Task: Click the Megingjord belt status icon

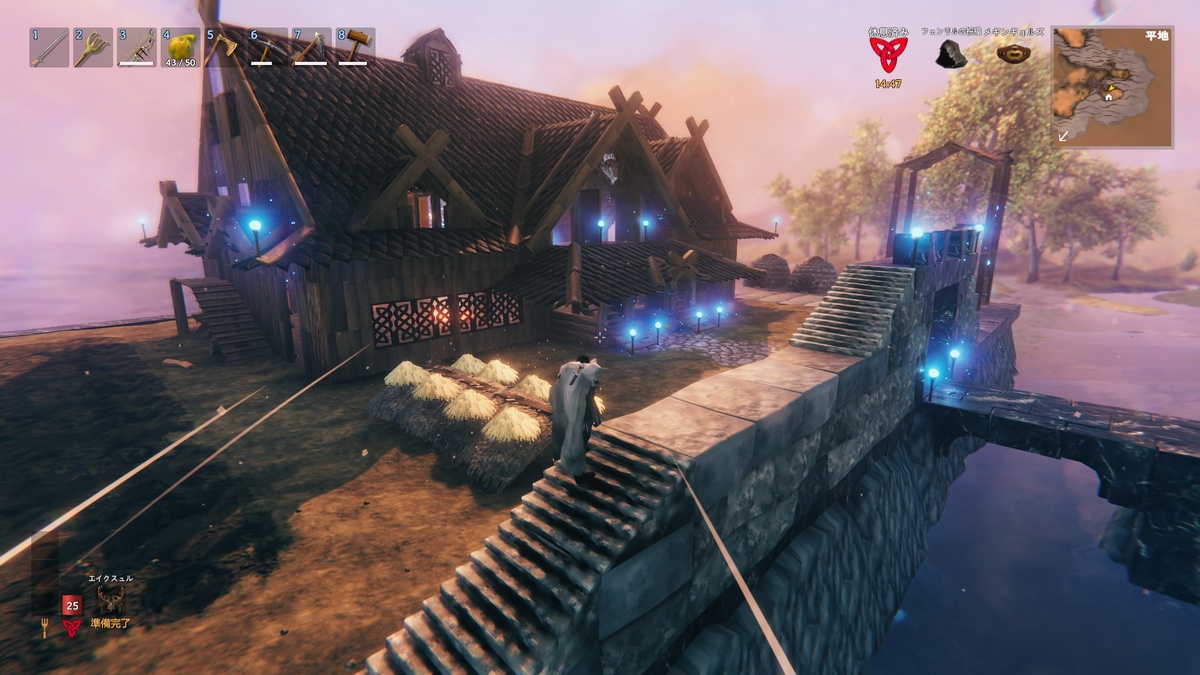Action: click(1014, 53)
